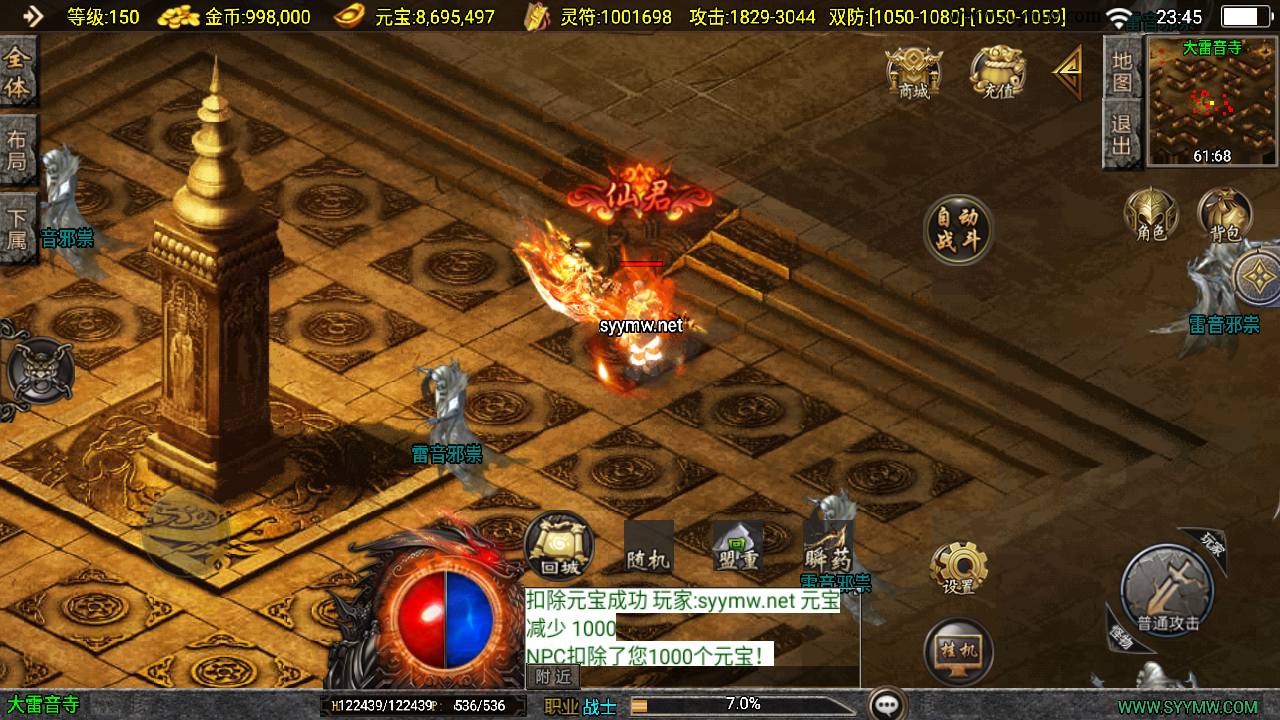Image resolution: width=1280 pixels, height=720 pixels.
Task: Open the 大雷音寺 minimap
Action: click(1212, 100)
